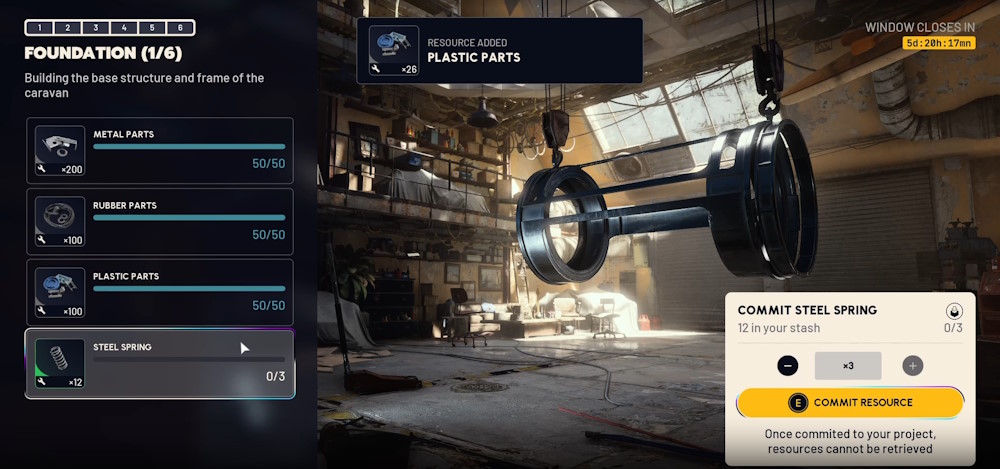
Task: Go to stage 4 tab
Action: pos(124,28)
